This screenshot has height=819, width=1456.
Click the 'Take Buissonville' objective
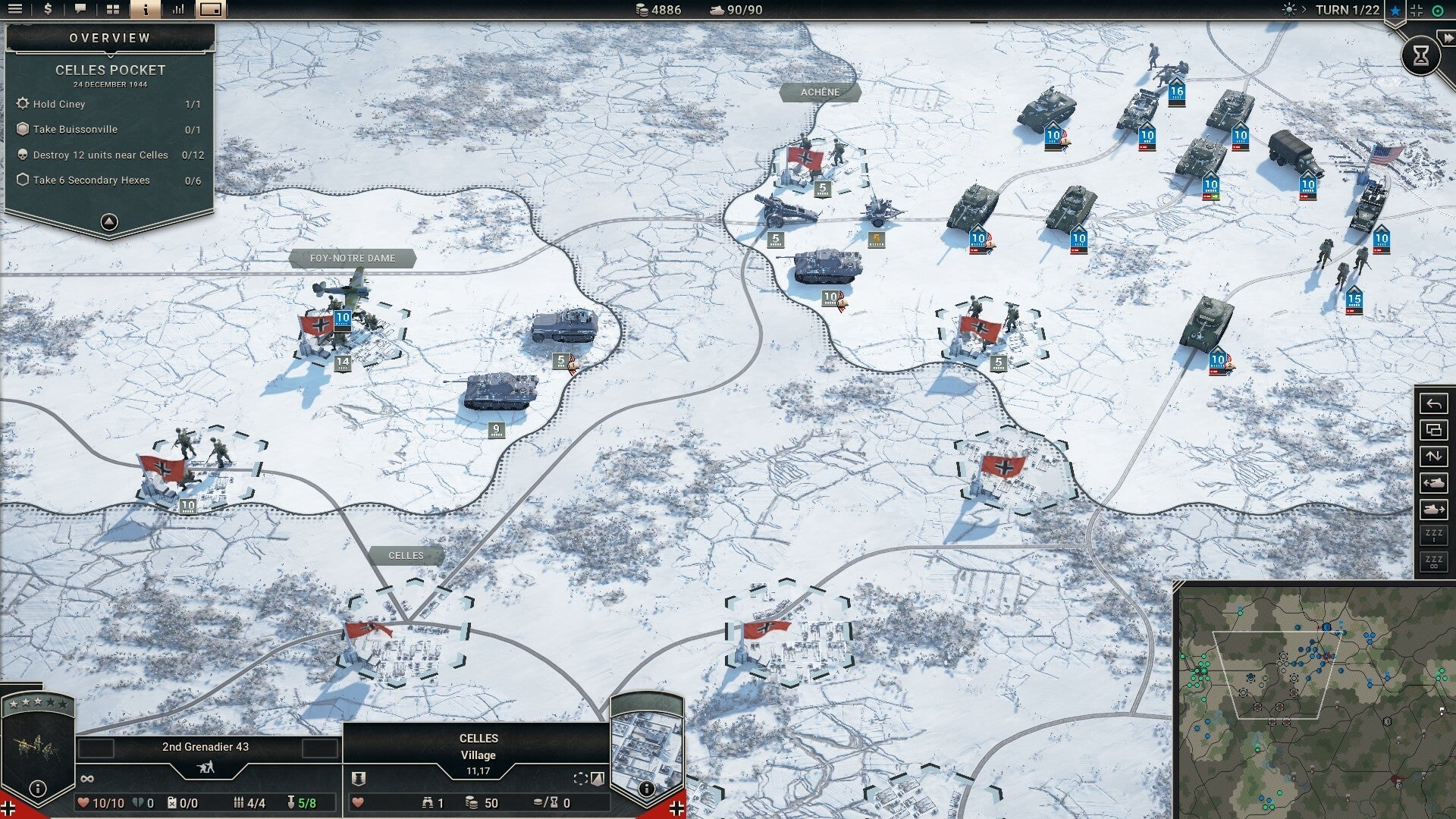[76, 129]
